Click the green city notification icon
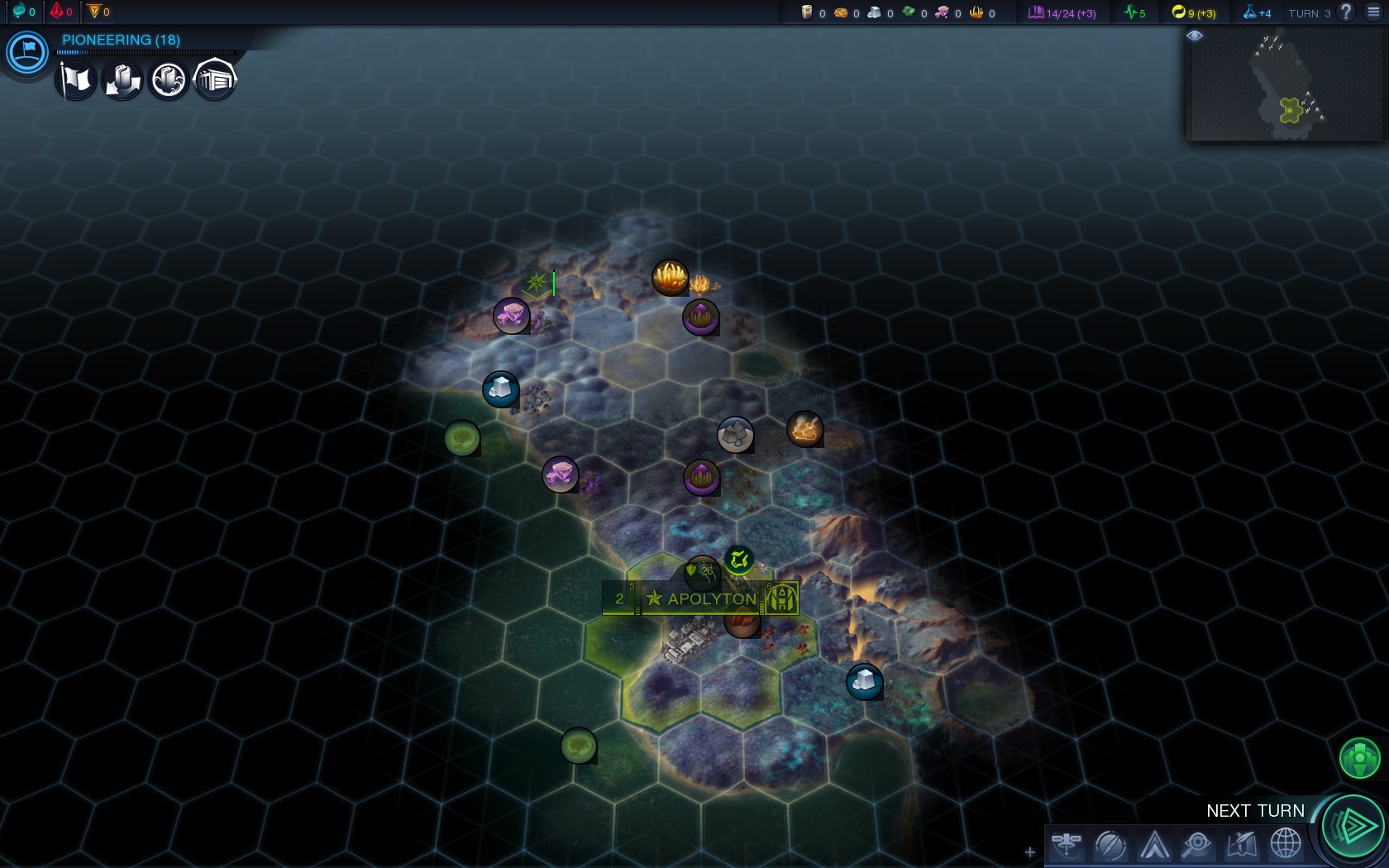Viewport: 1389px width, 868px height. [1359, 757]
